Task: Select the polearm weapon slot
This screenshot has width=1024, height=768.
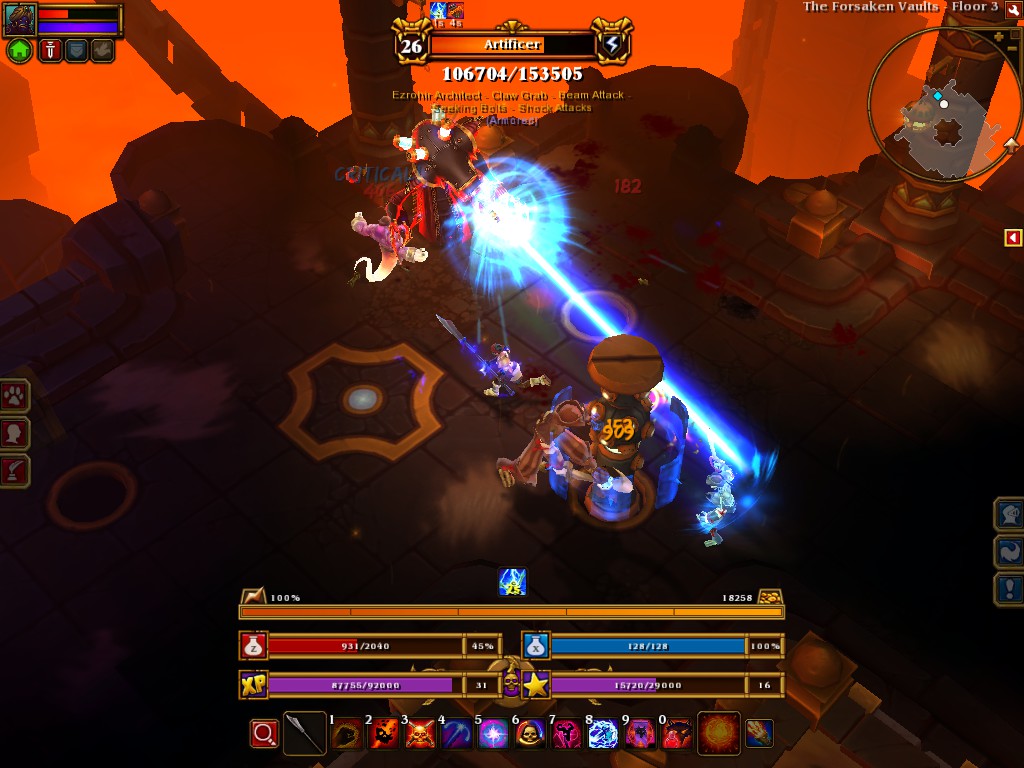Action: pyautogui.click(x=304, y=734)
